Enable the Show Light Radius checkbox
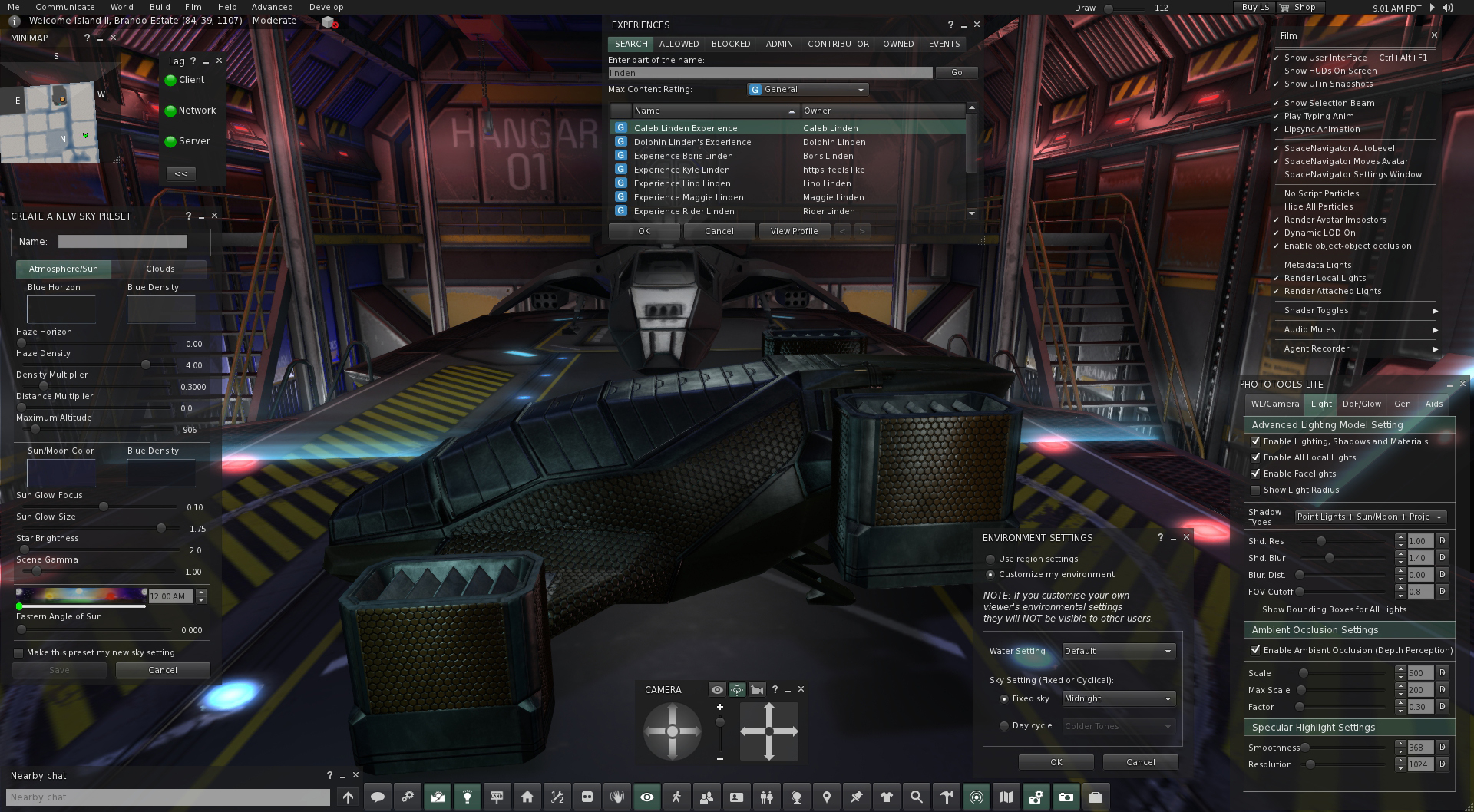Viewport: 1474px width, 812px height. 1256,490
